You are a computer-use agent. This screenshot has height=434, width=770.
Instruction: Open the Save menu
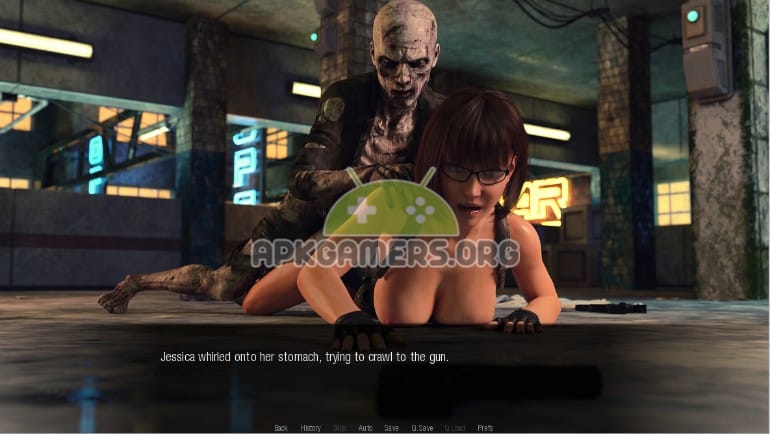(391, 428)
